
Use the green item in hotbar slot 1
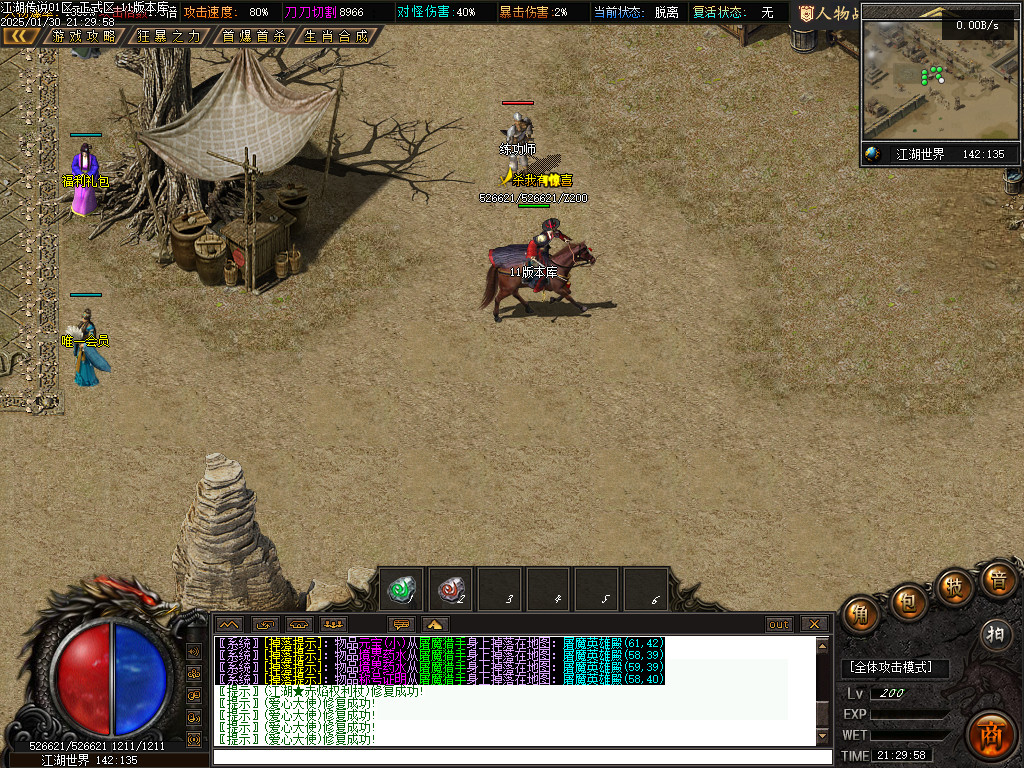pyautogui.click(x=403, y=589)
